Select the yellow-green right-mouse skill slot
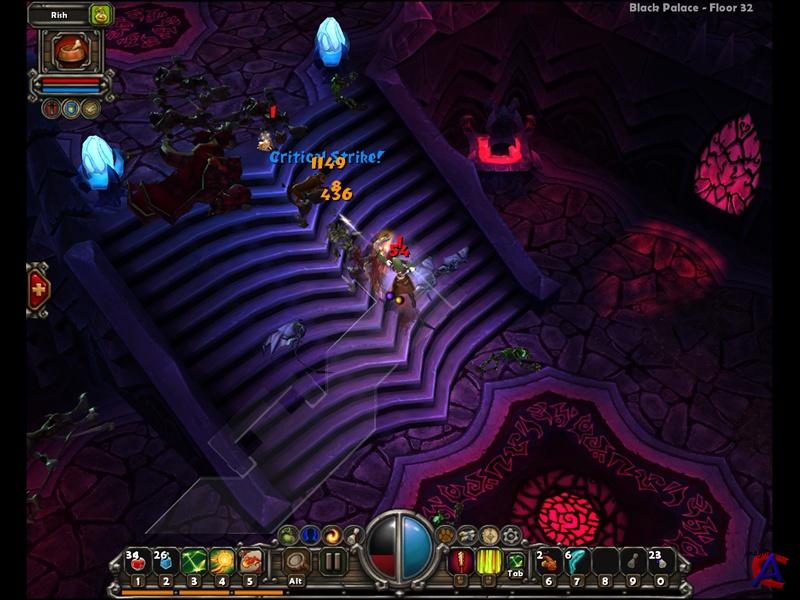Viewport: 800px width, 600px height. pos(489,561)
